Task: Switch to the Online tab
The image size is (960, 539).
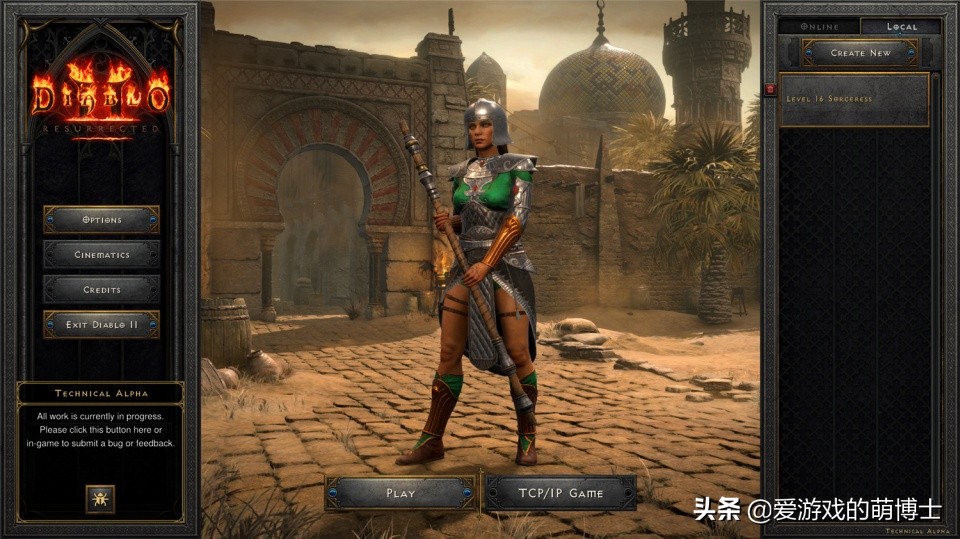Action: pos(819,27)
